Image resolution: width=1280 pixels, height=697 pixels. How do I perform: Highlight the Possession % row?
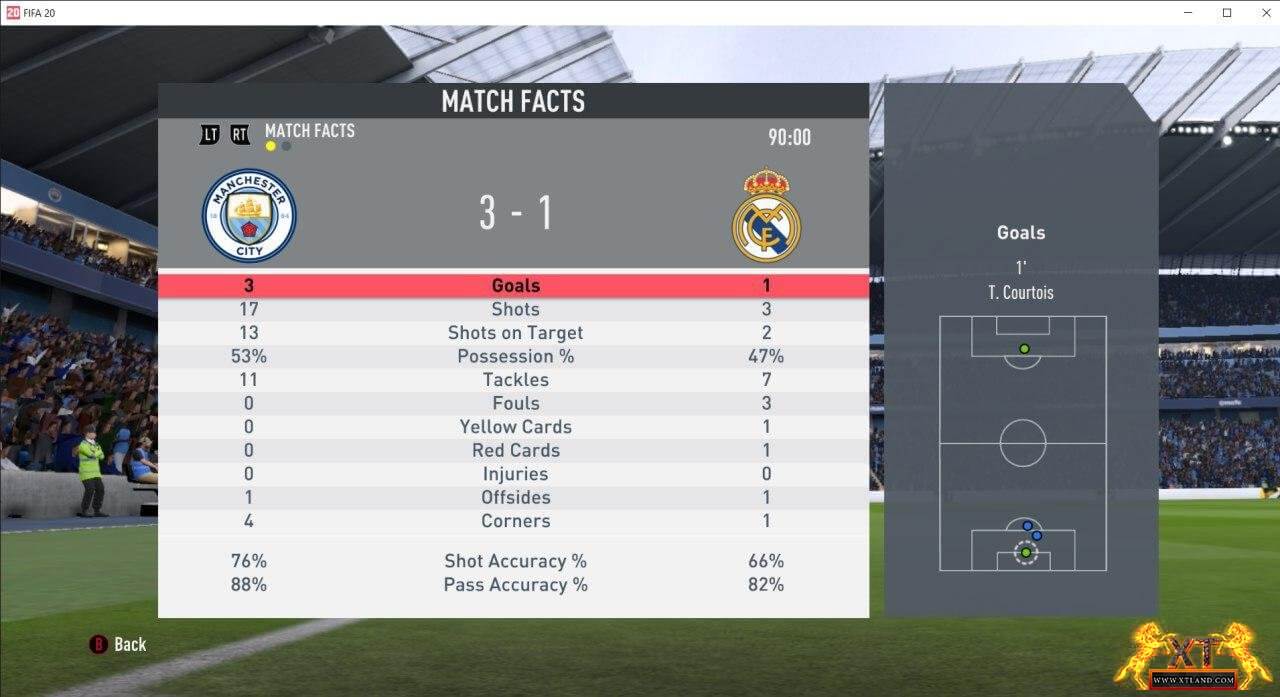(514, 357)
